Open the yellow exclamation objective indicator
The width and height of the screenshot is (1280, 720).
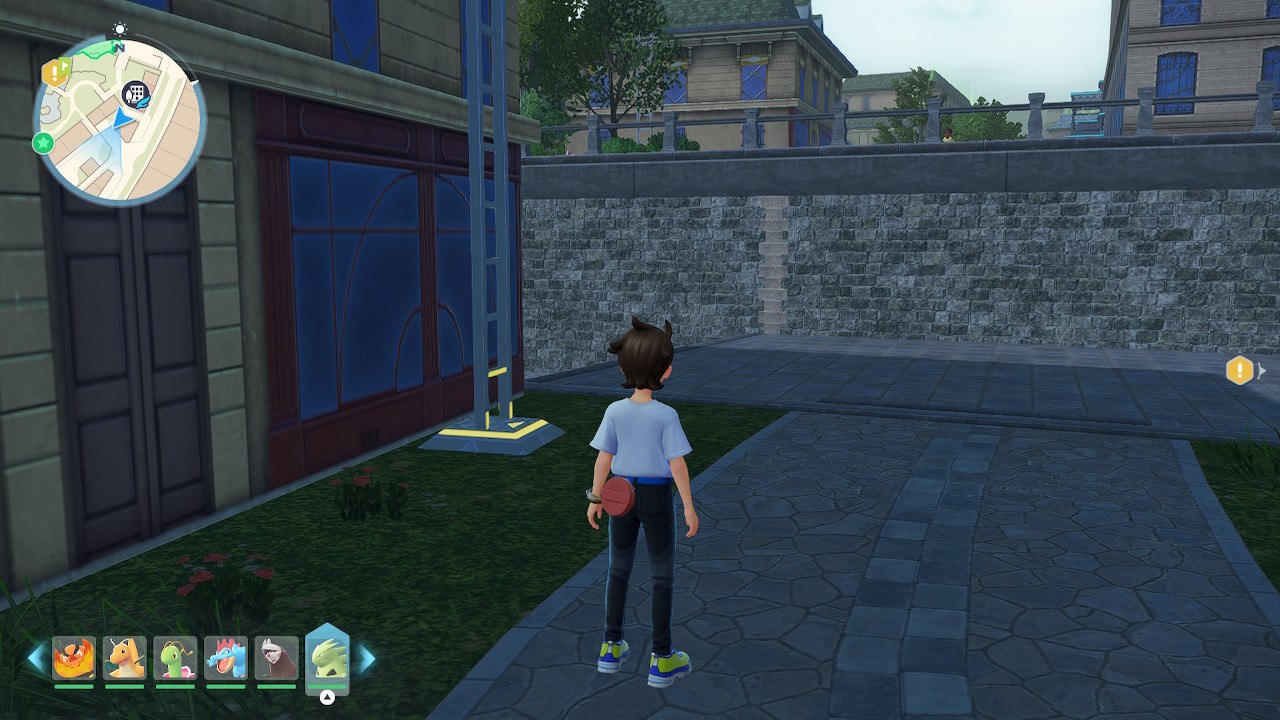(1239, 371)
